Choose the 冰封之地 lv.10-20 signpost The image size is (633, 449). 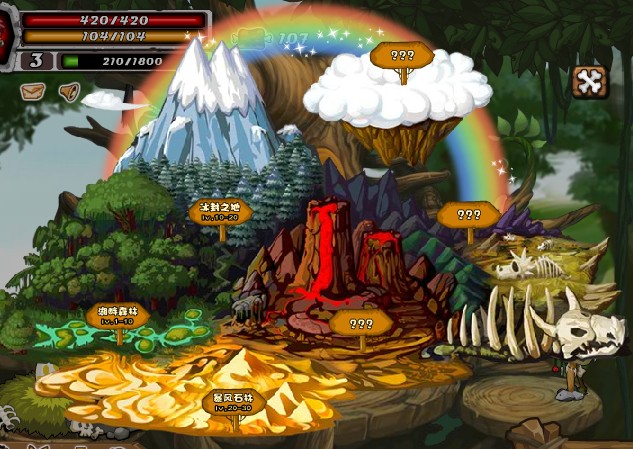[219, 212]
